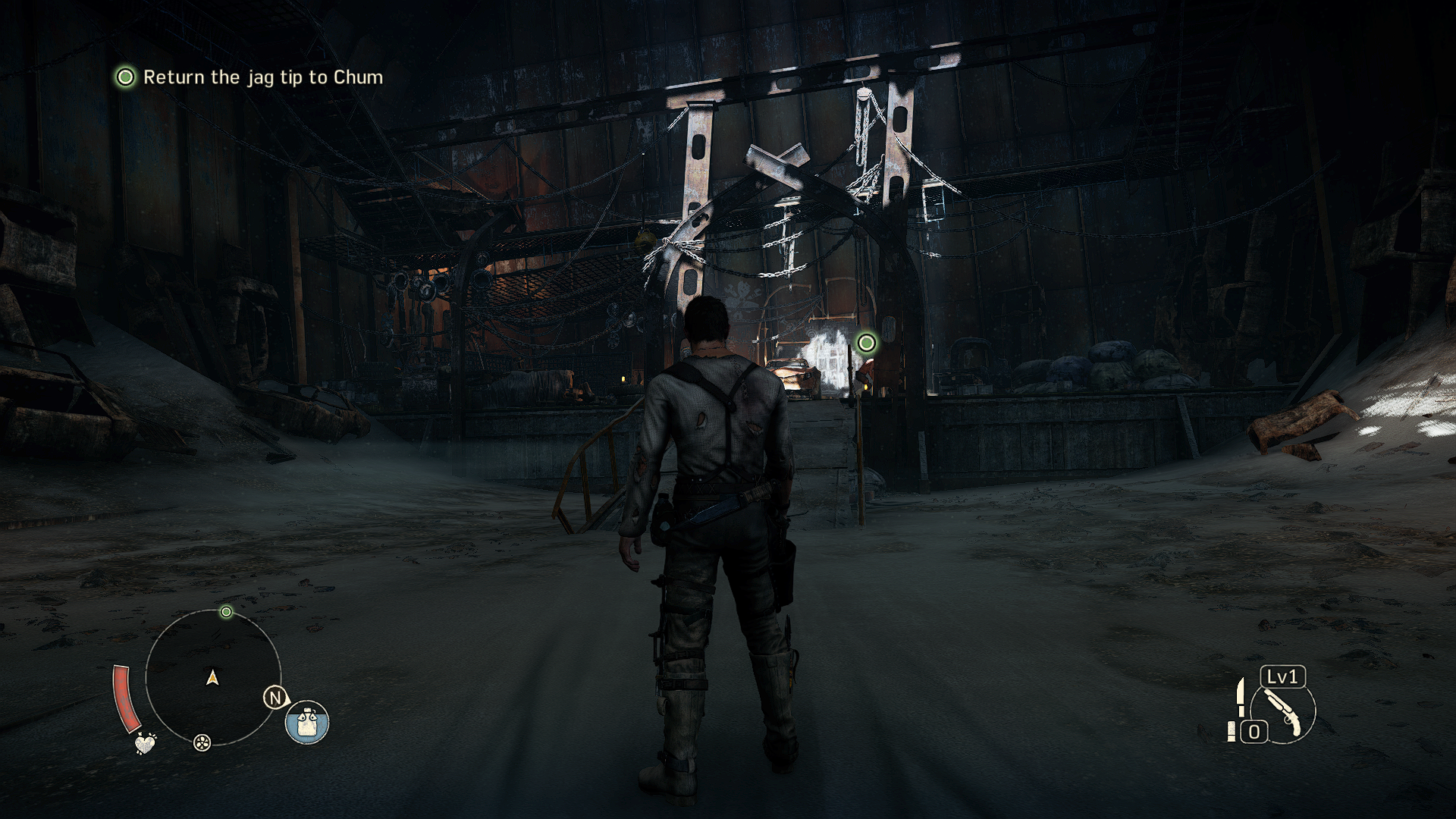This screenshot has height=819, width=1456.
Task: Select the knife shiv icon
Action: 1241,696
